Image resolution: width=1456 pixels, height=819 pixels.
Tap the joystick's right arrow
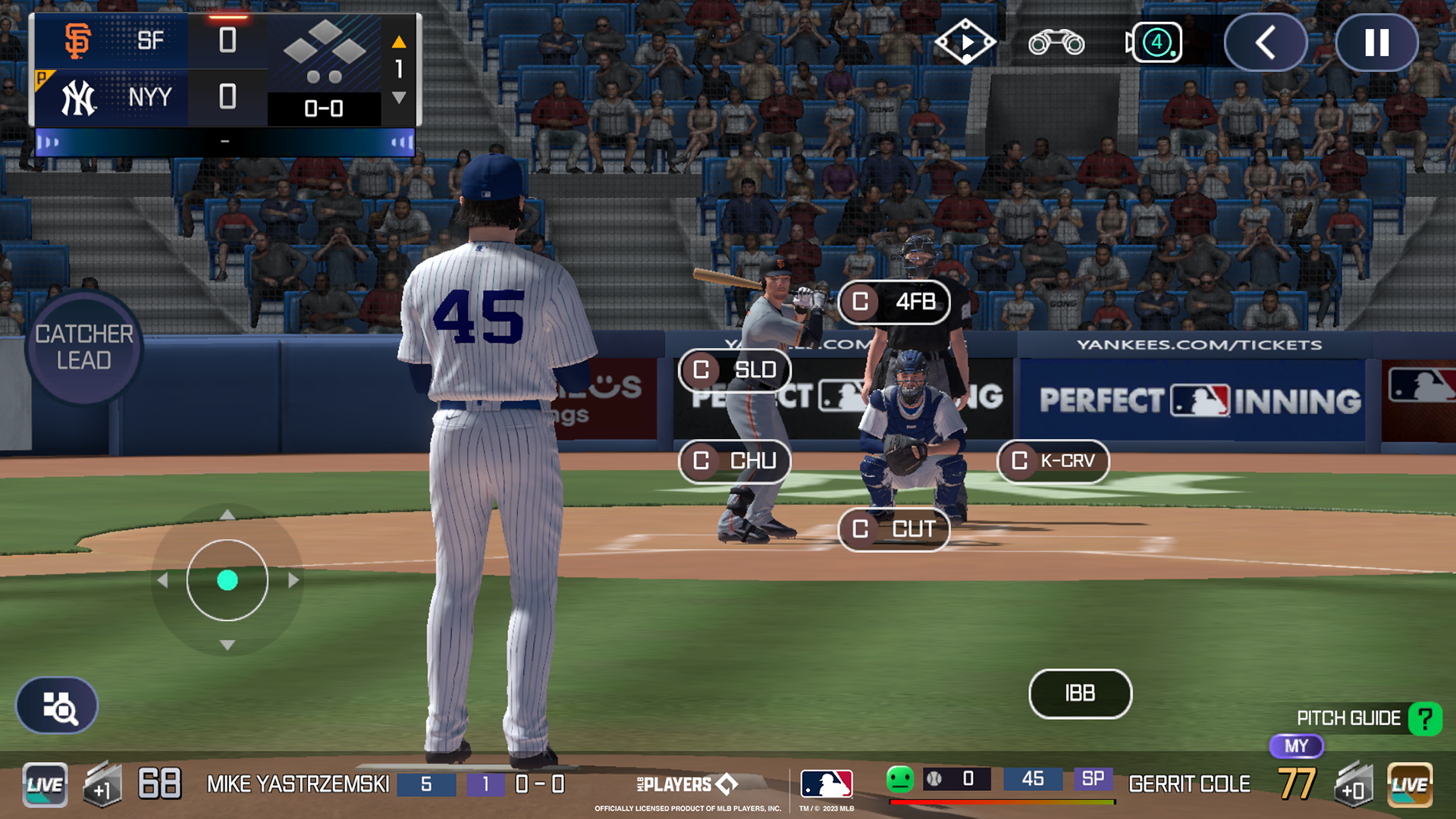[294, 581]
